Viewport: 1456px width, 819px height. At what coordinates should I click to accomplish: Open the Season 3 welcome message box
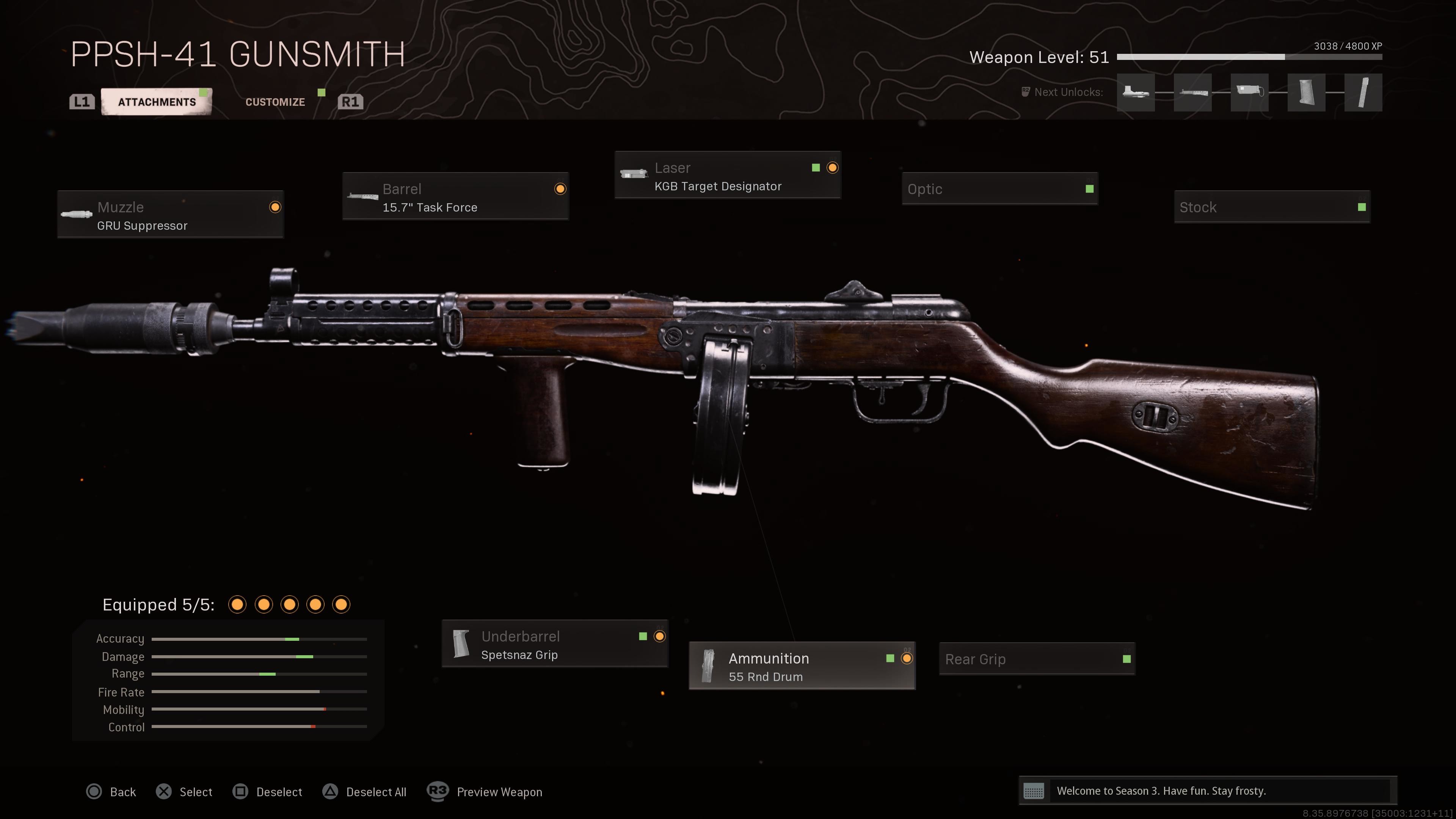[x=1207, y=791]
